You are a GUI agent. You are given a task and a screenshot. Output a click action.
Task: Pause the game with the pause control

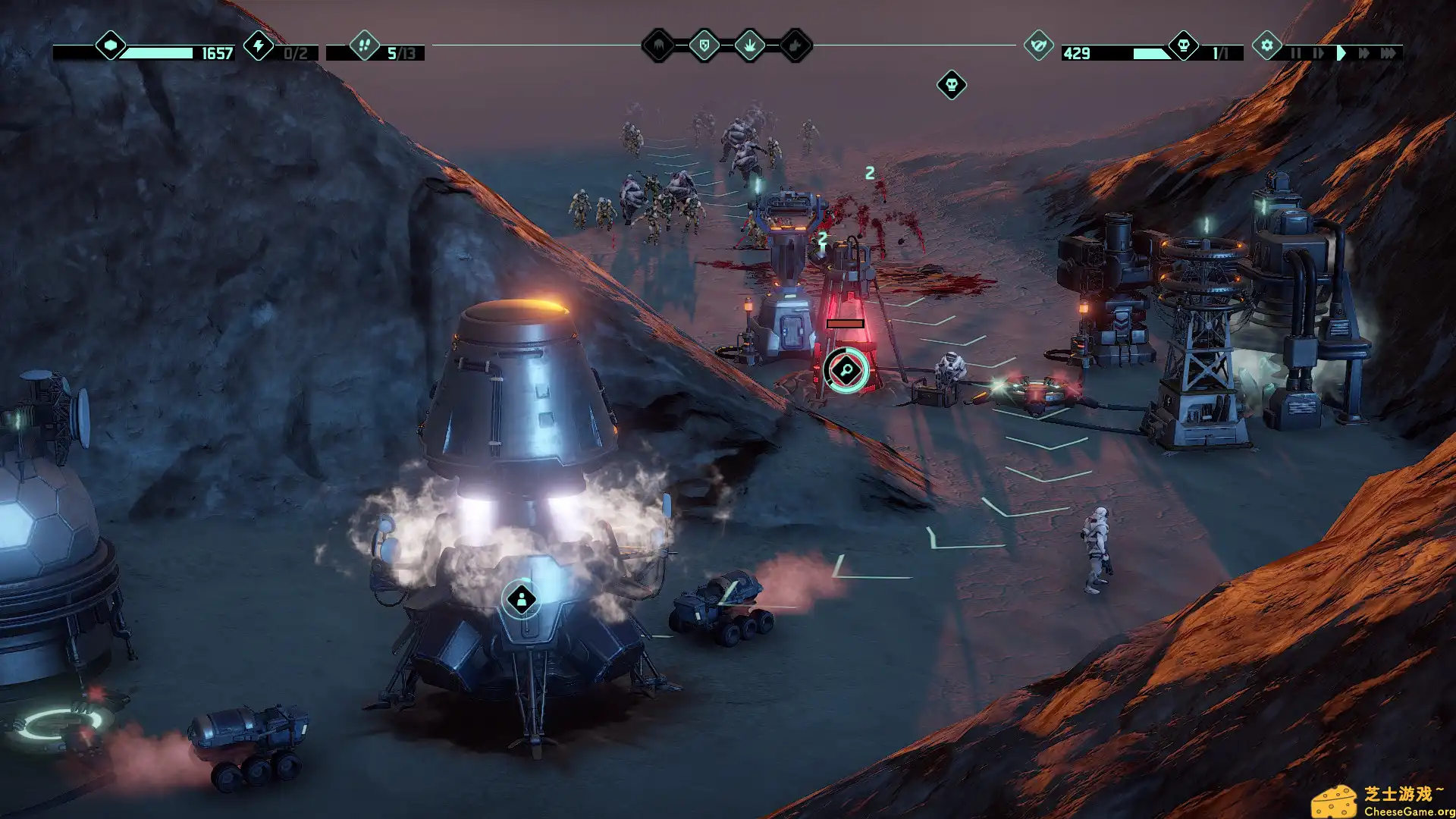1296,53
